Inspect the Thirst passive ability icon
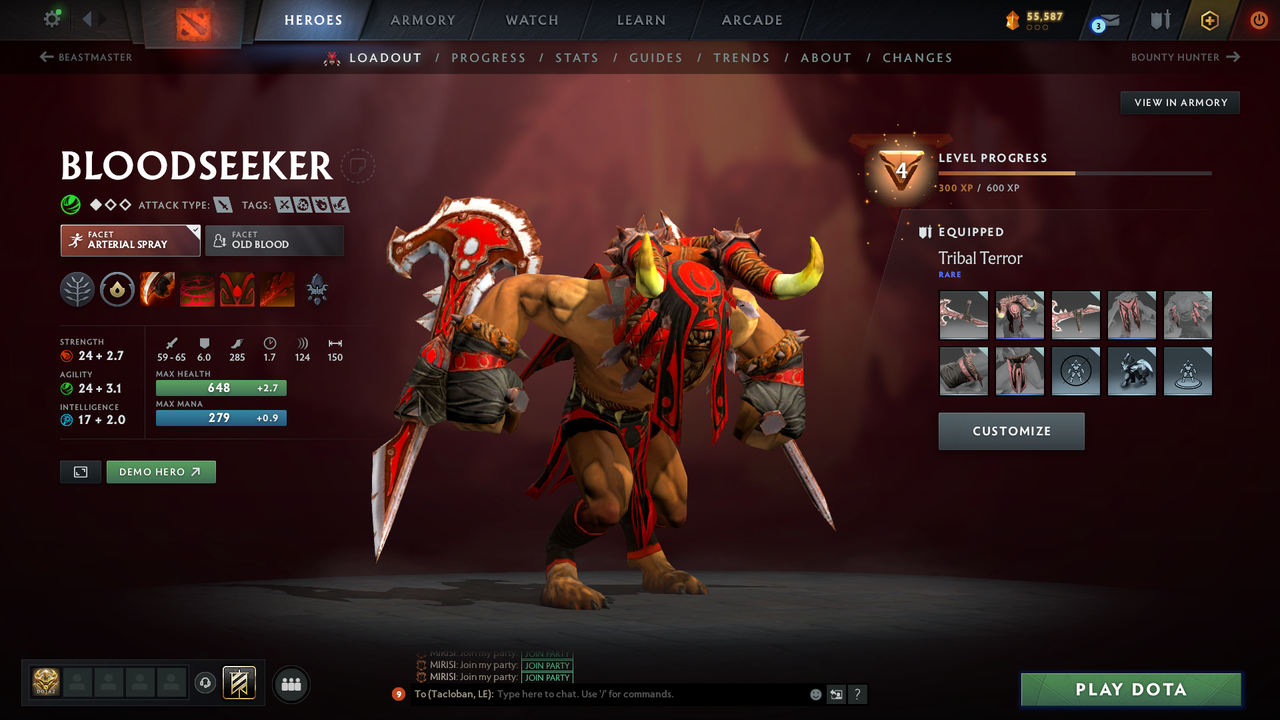 [x=237, y=289]
